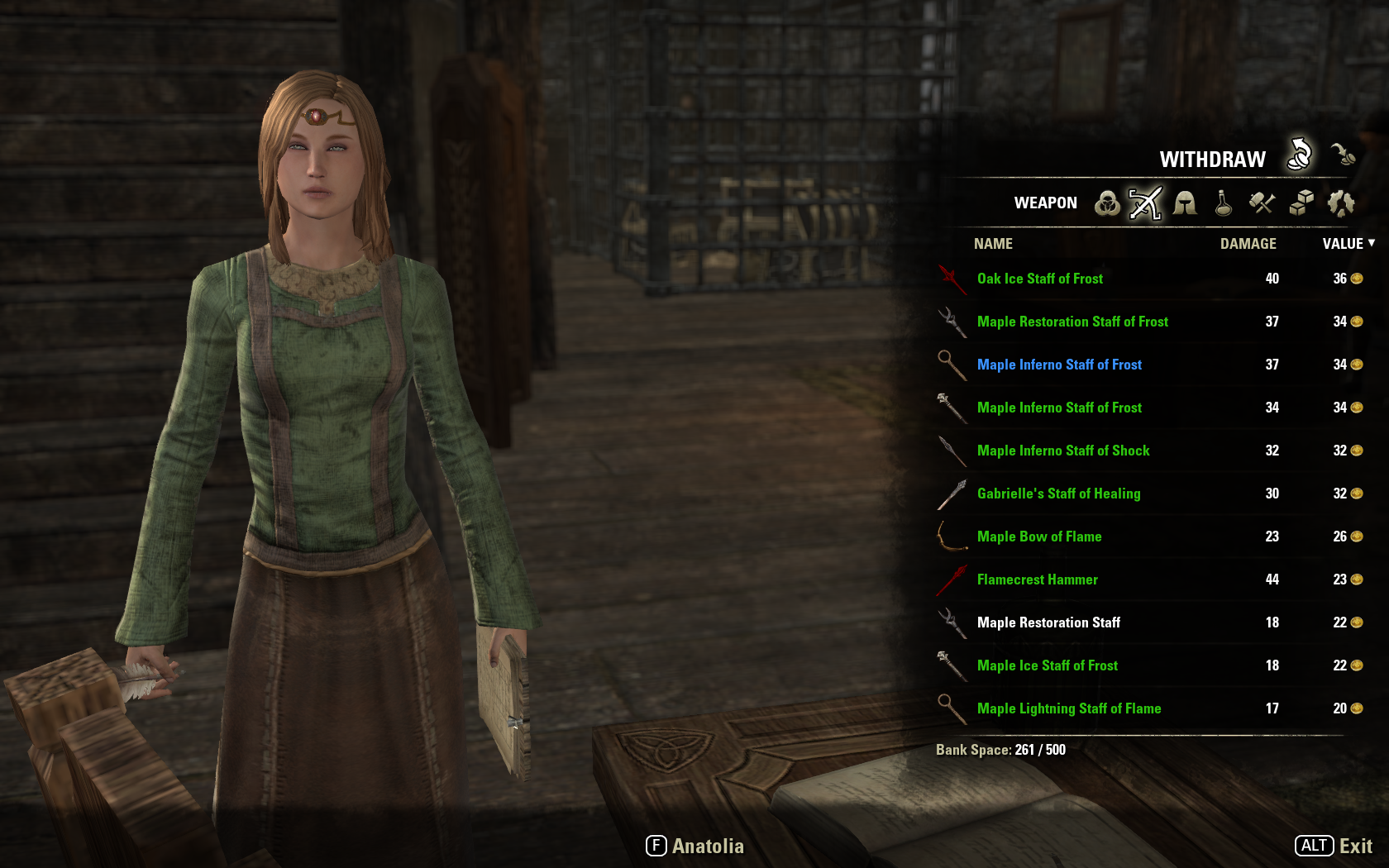Image resolution: width=1389 pixels, height=868 pixels.
Task: Withdraw the Maple Lightning Staff of Flame
Action: click(x=1069, y=708)
